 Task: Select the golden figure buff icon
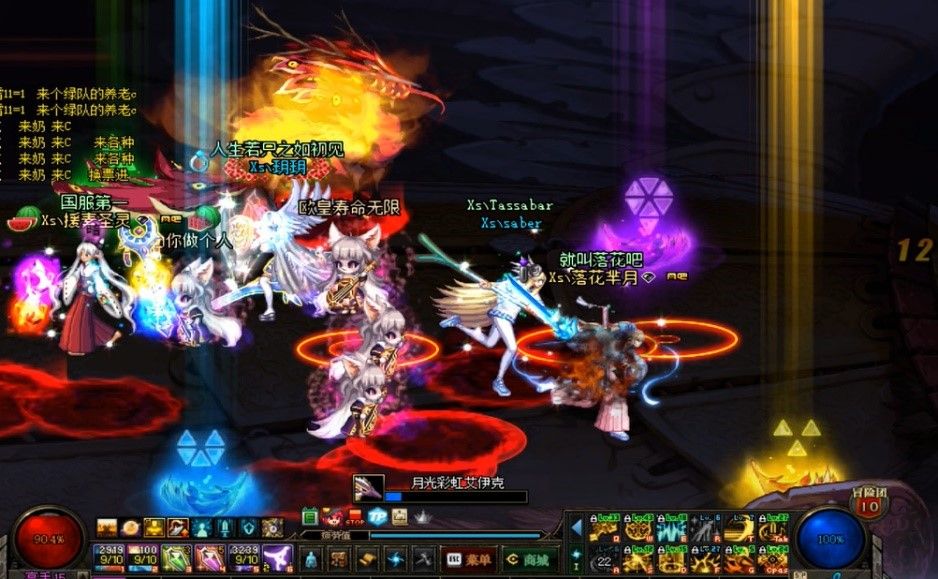coord(153,527)
